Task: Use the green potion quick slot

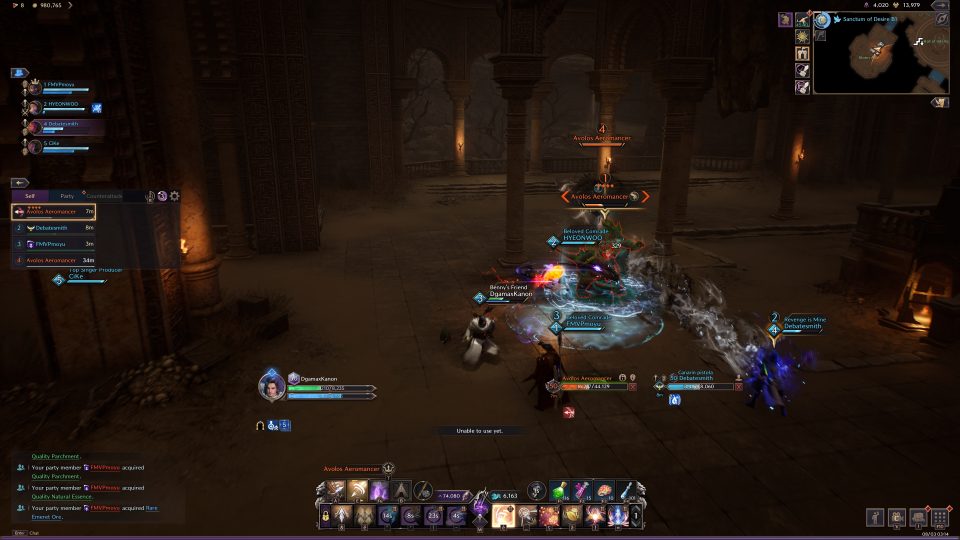Action: pyautogui.click(x=558, y=490)
